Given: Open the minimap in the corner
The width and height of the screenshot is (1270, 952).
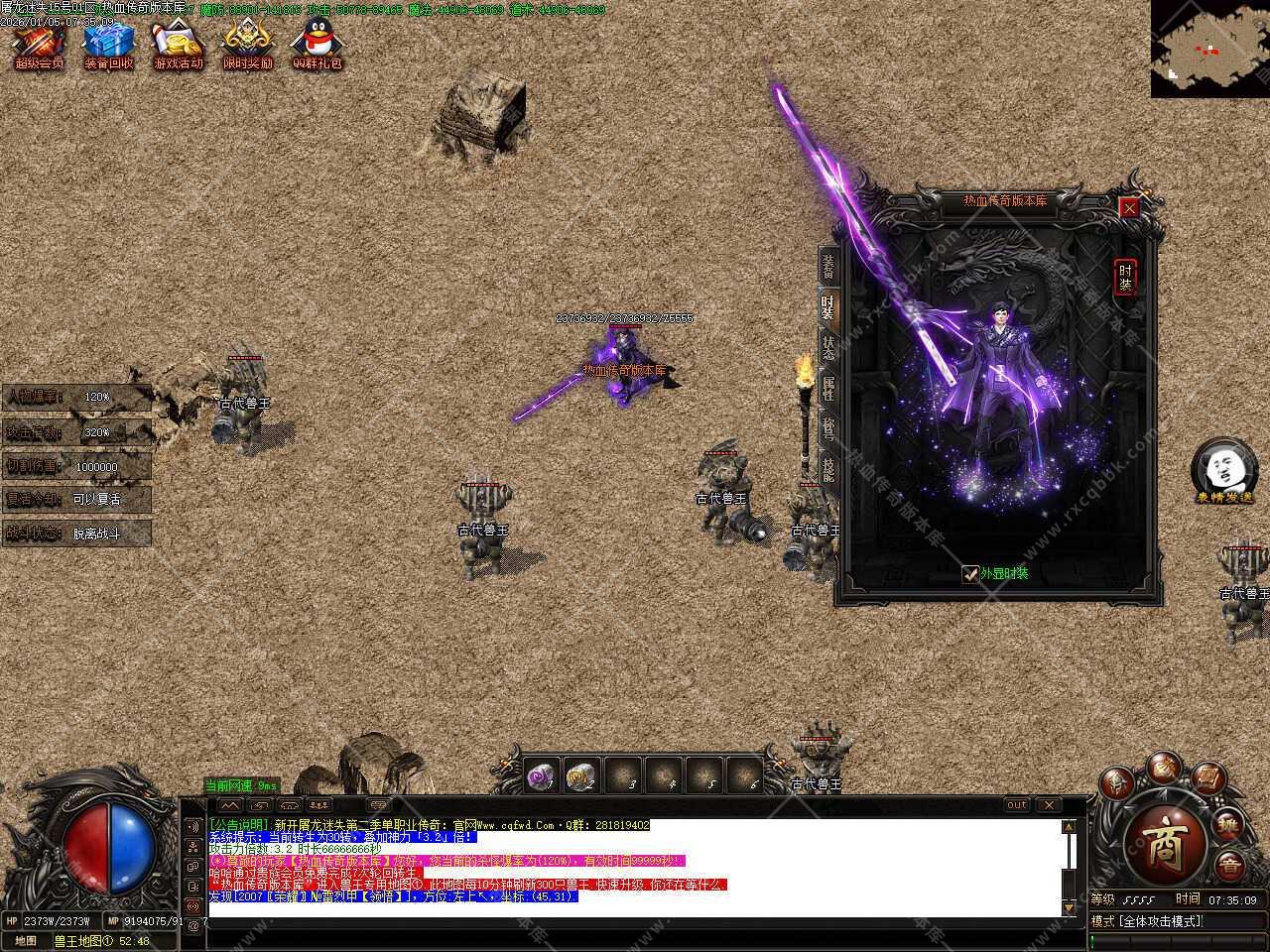Looking at the screenshot, I should 1209,48.
